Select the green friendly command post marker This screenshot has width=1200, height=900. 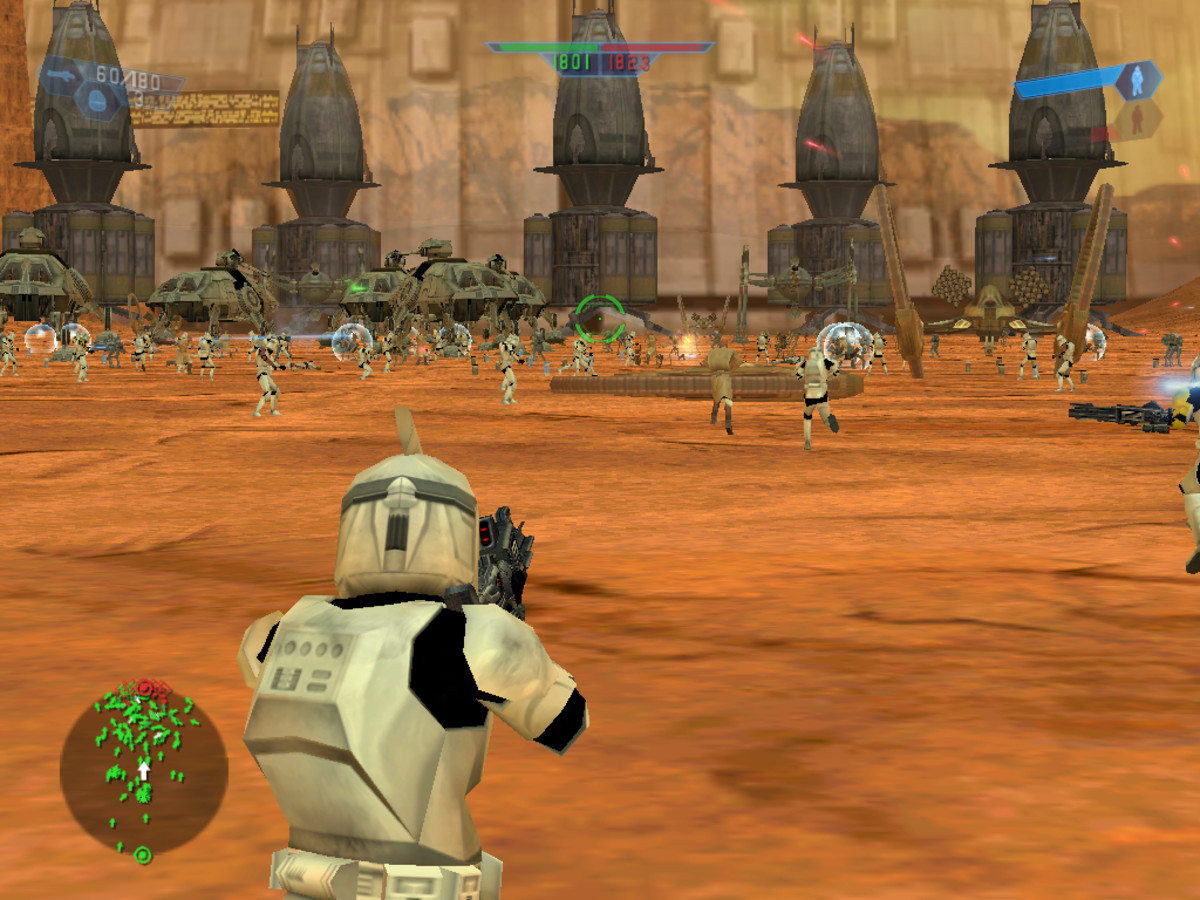(x=143, y=855)
